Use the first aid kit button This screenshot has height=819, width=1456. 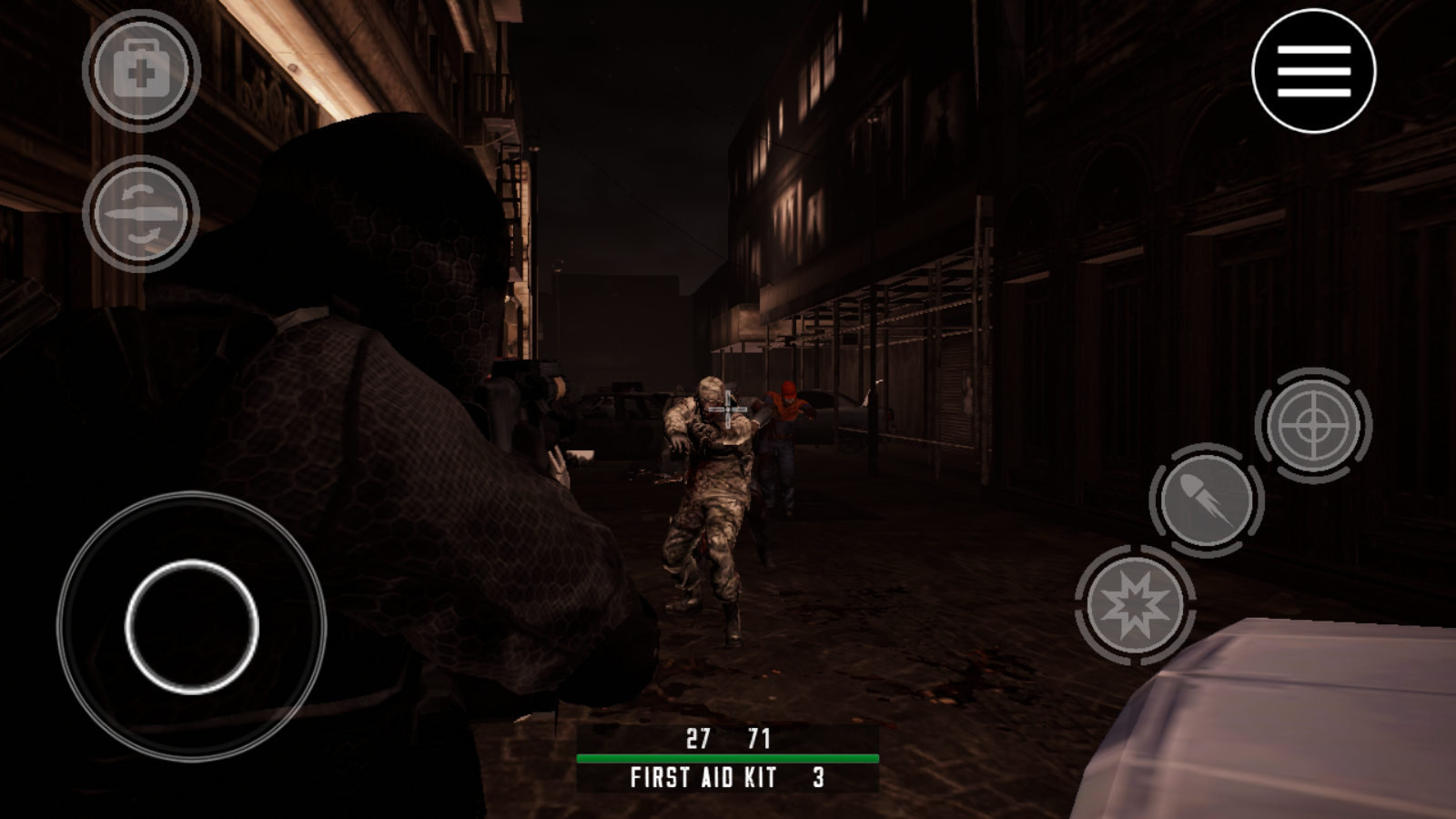point(141,70)
